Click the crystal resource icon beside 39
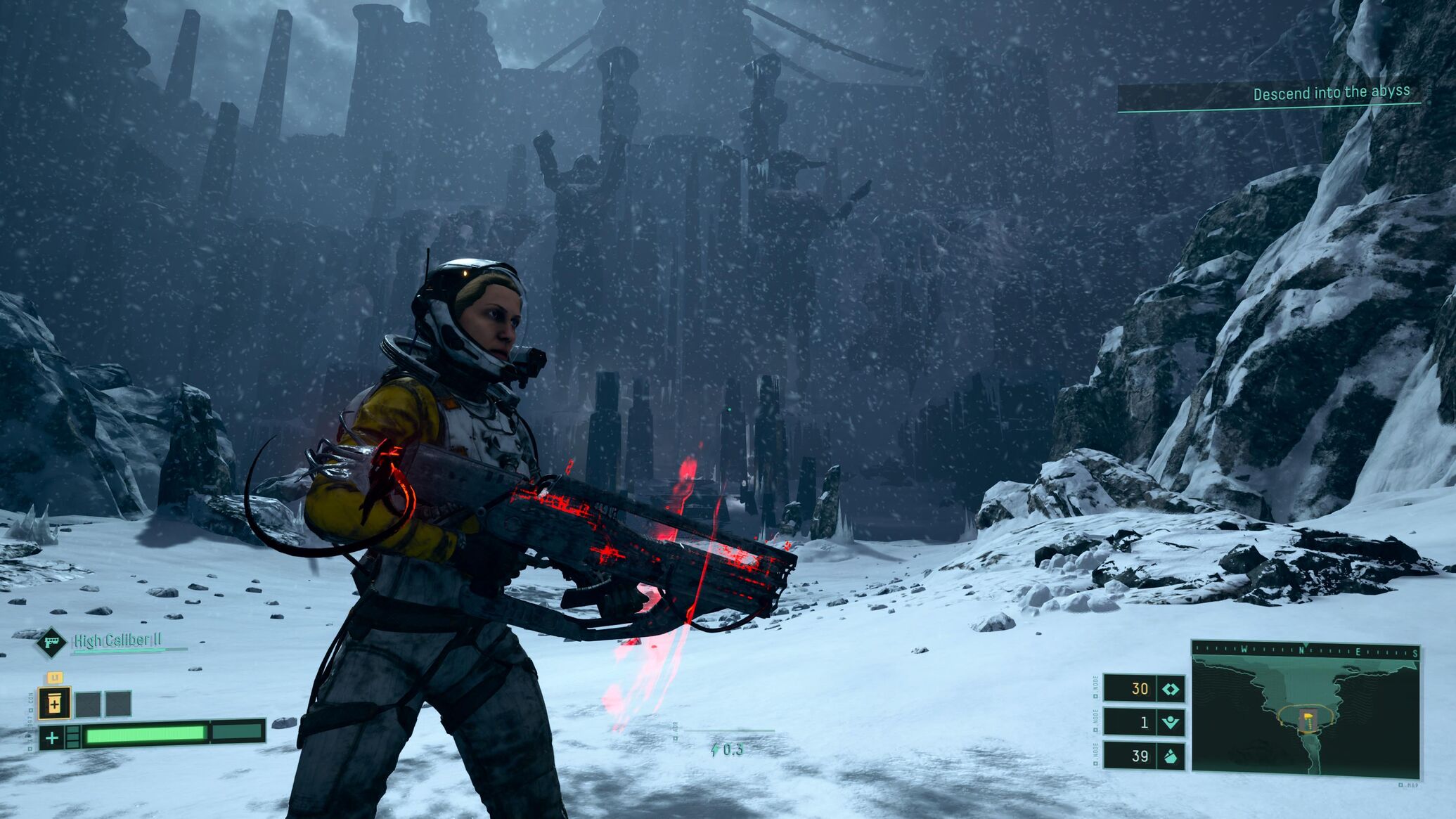The image size is (1456, 819). click(1171, 756)
